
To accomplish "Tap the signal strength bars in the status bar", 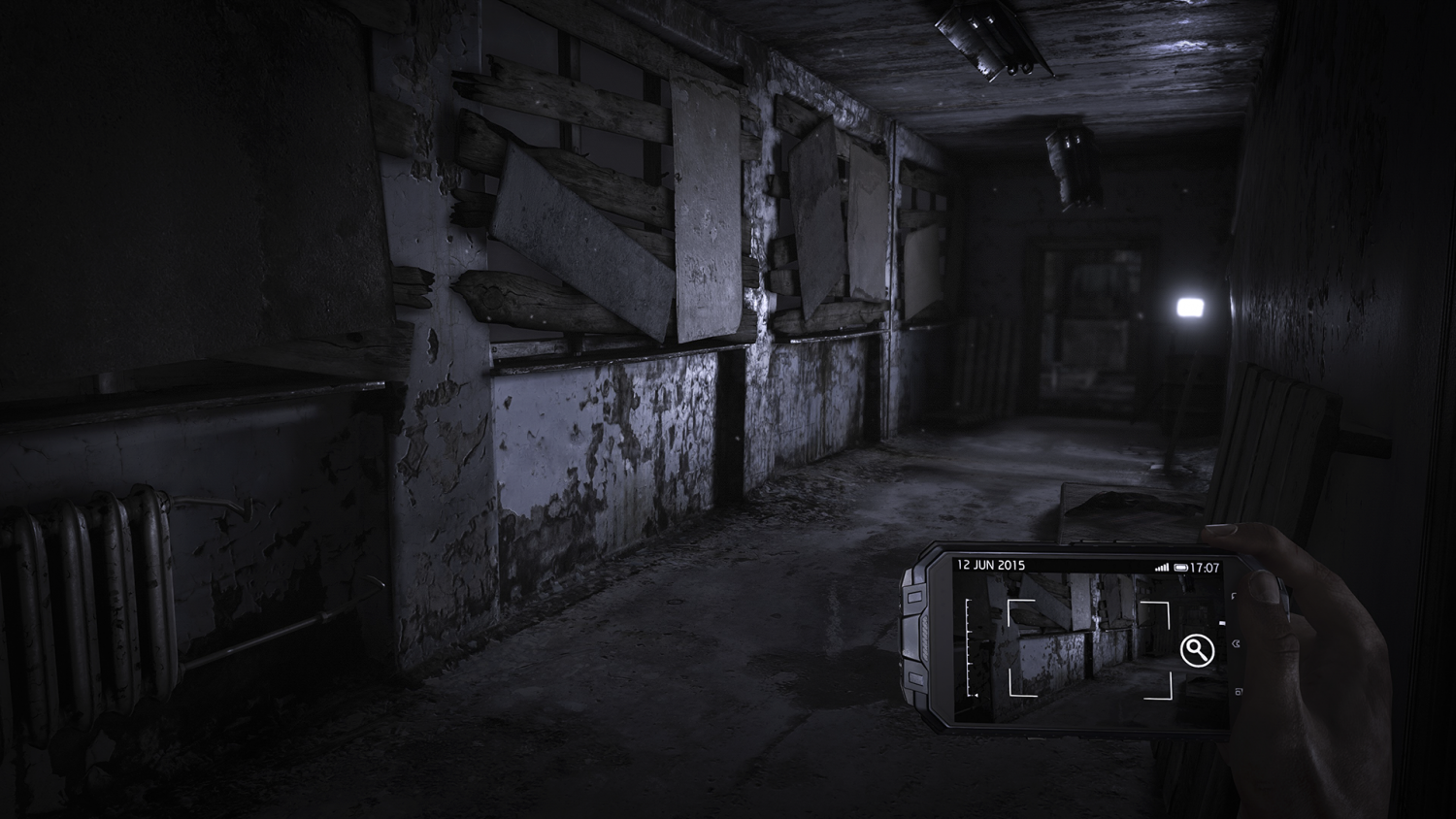I will pyautogui.click(x=1162, y=567).
